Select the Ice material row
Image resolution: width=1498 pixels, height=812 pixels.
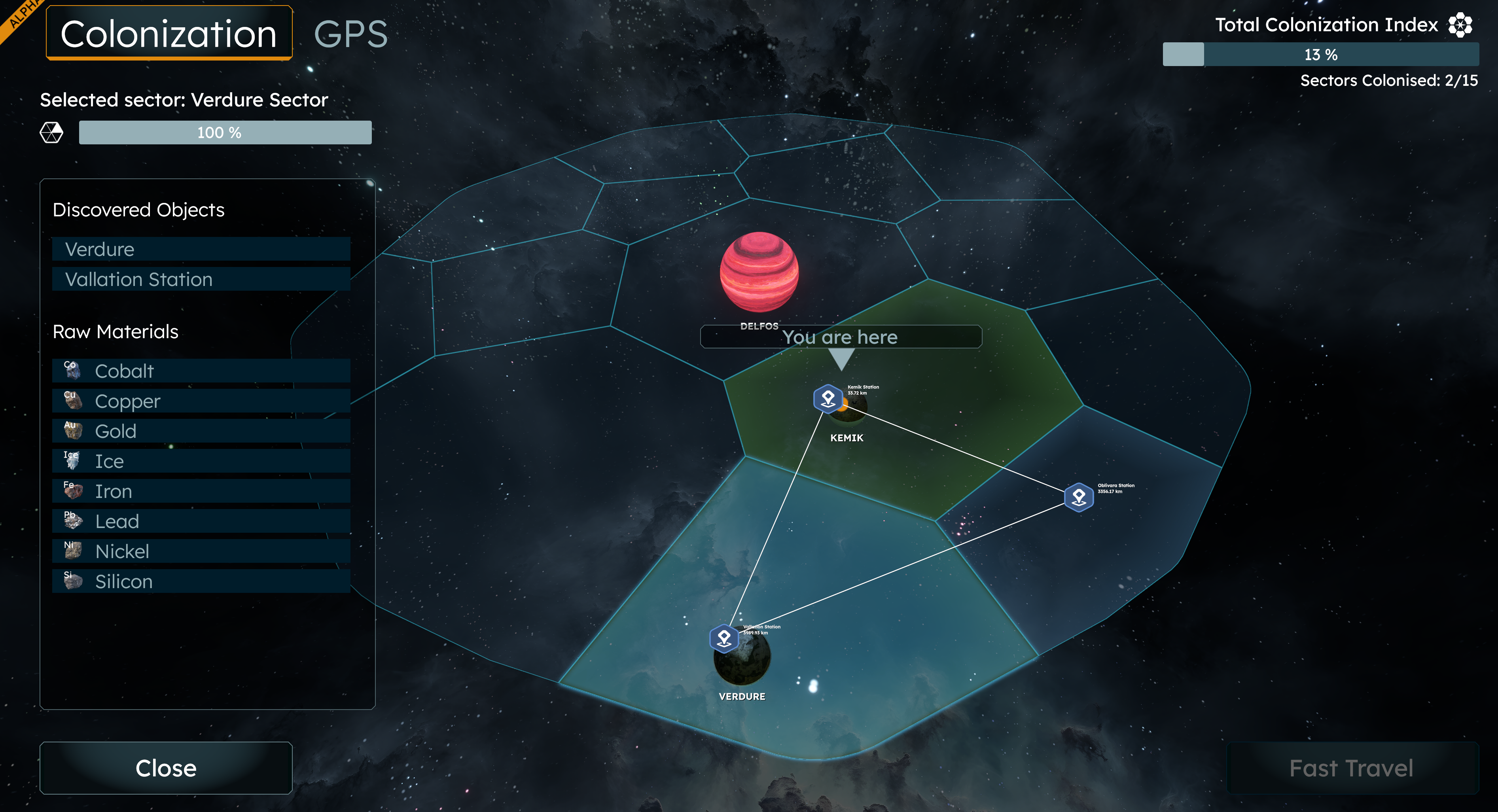[x=201, y=461]
